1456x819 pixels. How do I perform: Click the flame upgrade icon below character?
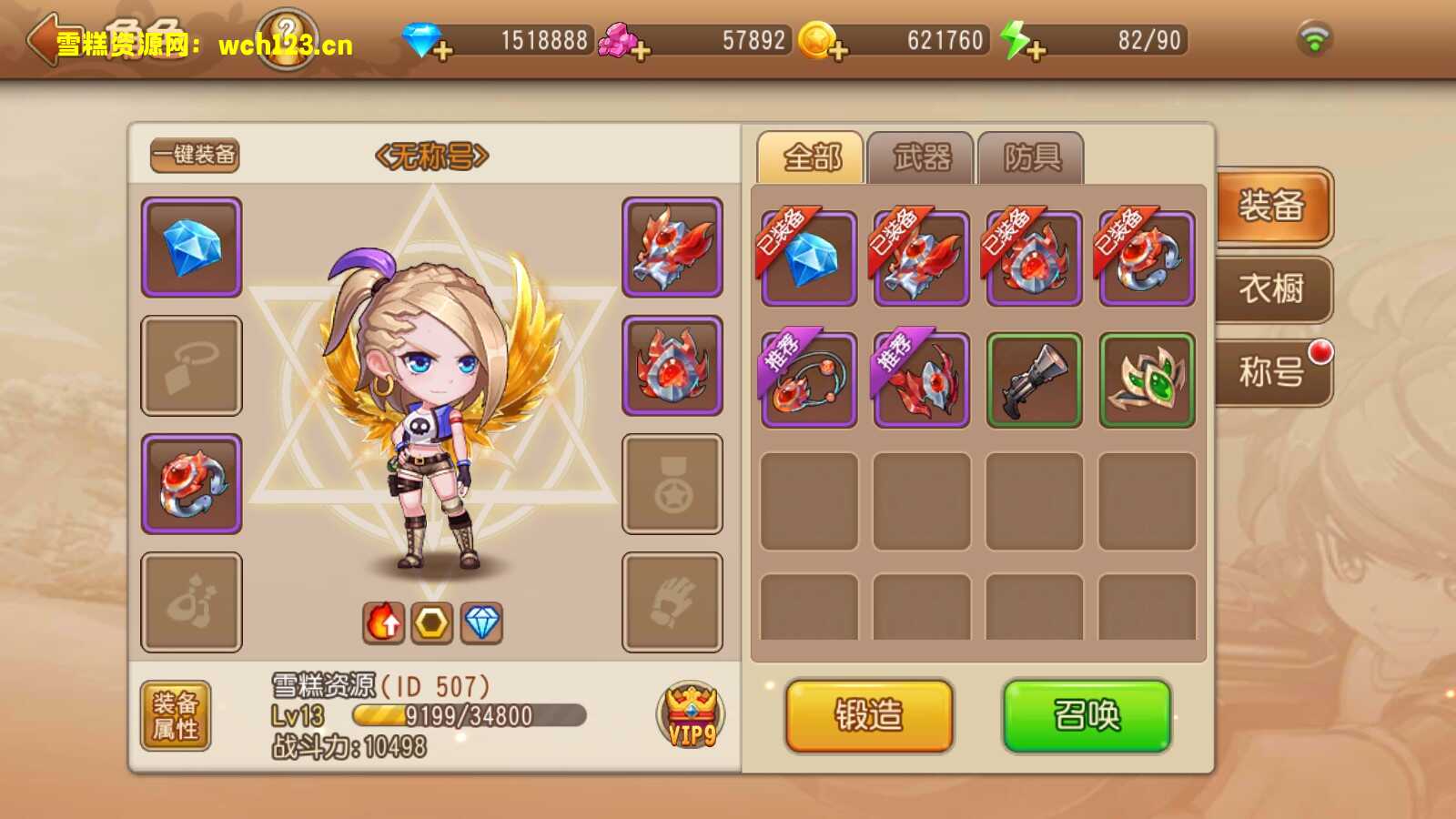pyautogui.click(x=384, y=623)
